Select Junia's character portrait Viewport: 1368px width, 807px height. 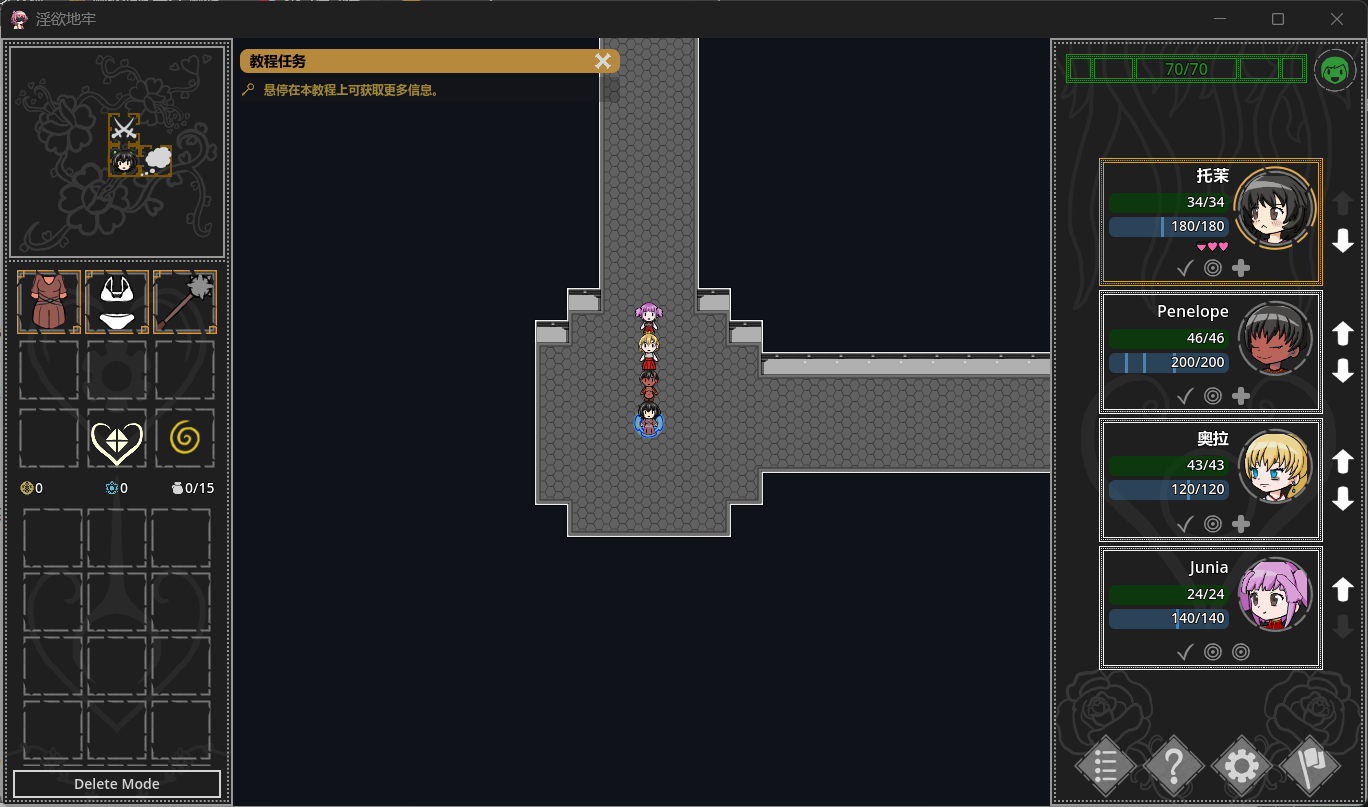pyautogui.click(x=1274, y=594)
